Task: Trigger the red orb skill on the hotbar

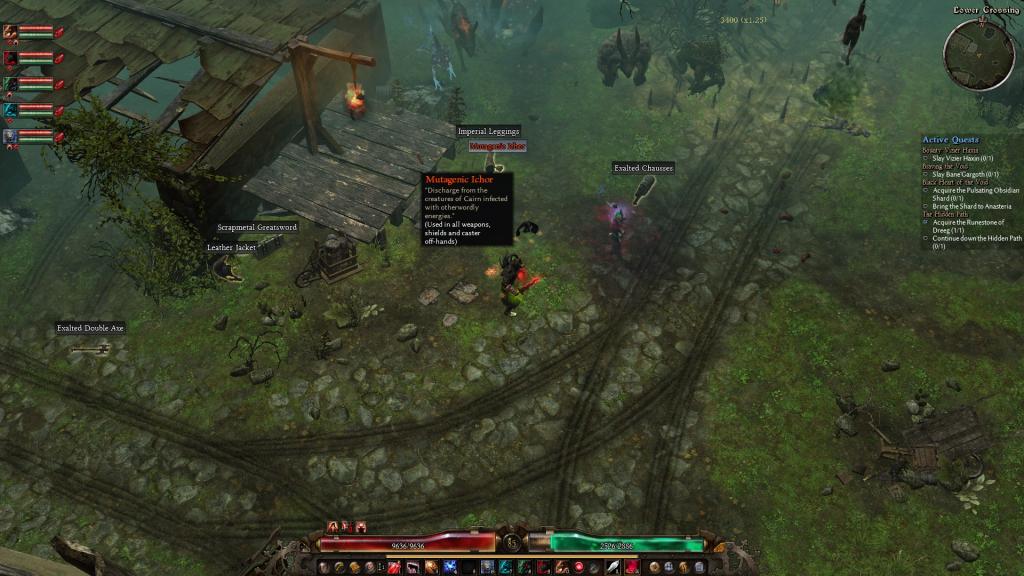Action: pos(579,567)
